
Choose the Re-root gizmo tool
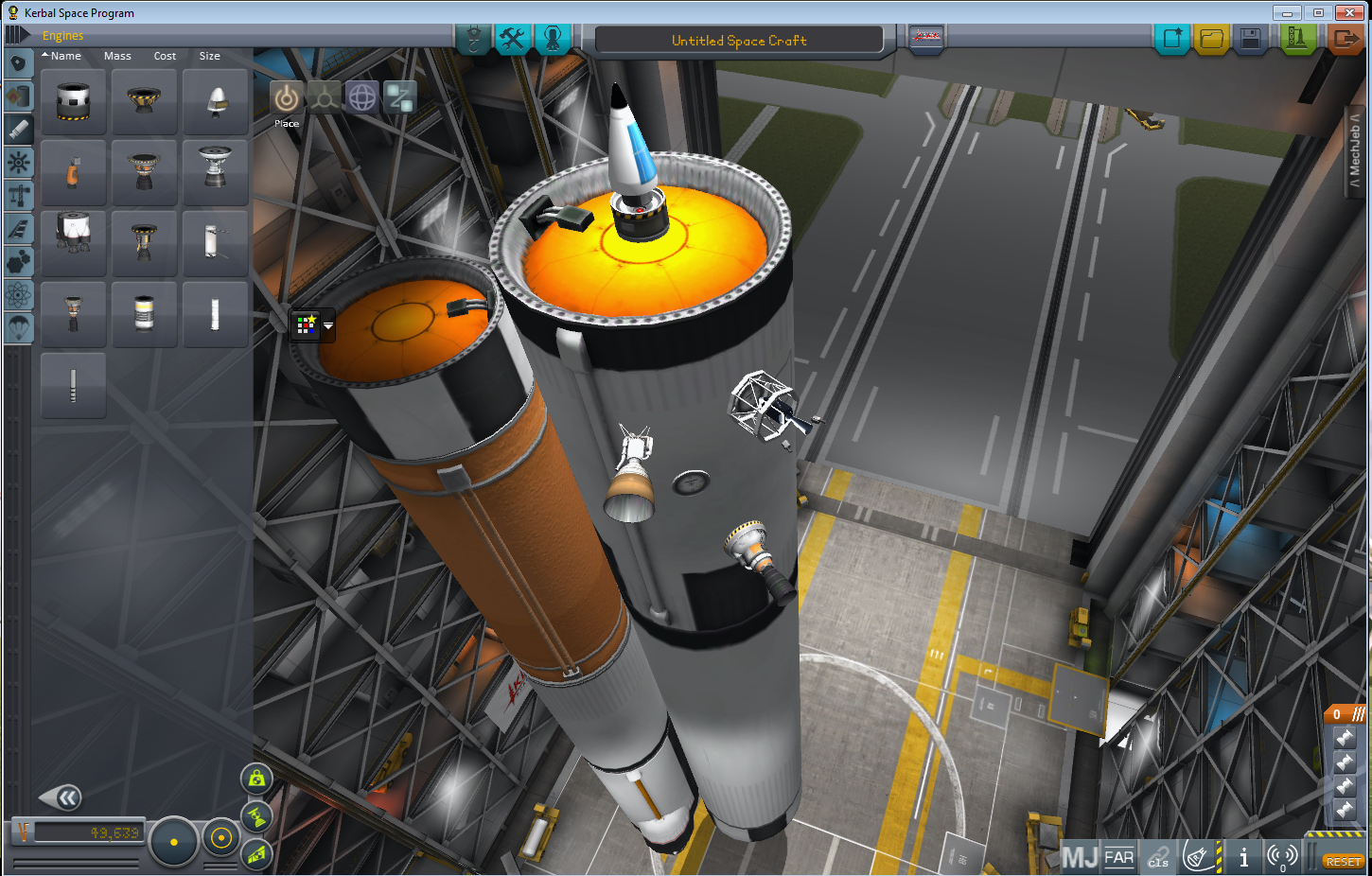coord(399,97)
